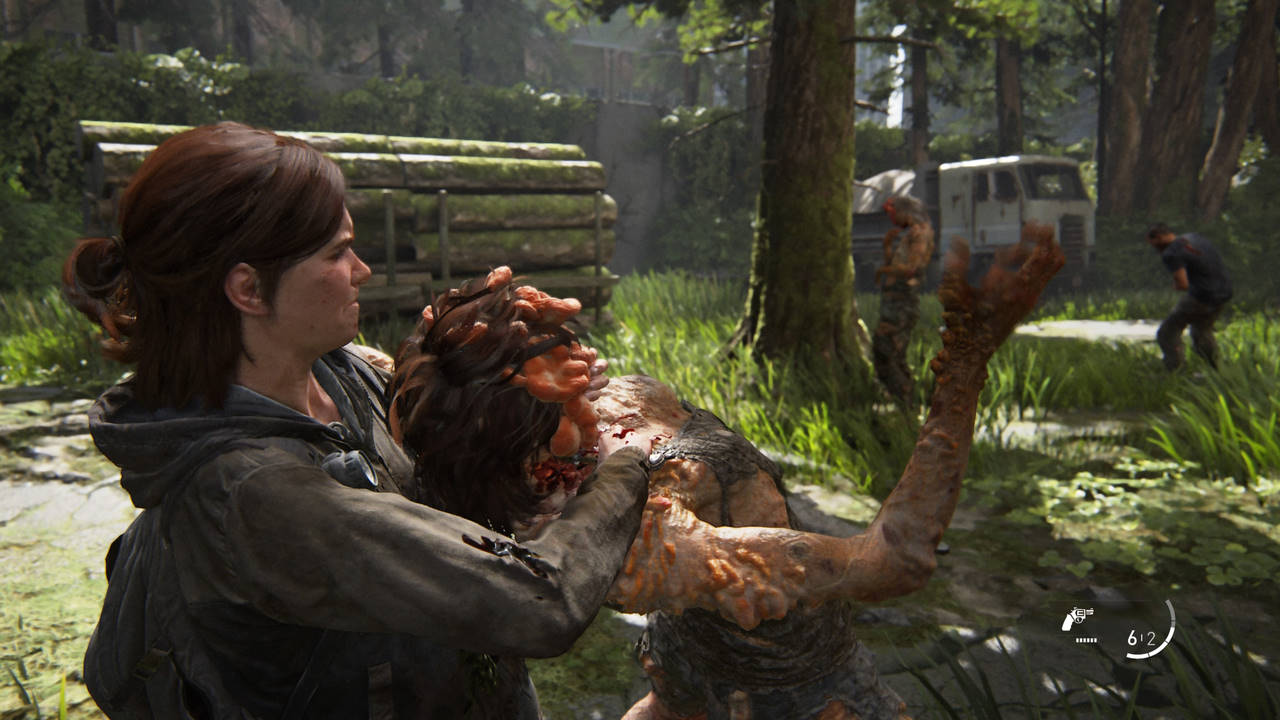Select the revolver weapon icon
This screenshot has height=720, width=1280.
pyautogui.click(x=1077, y=618)
